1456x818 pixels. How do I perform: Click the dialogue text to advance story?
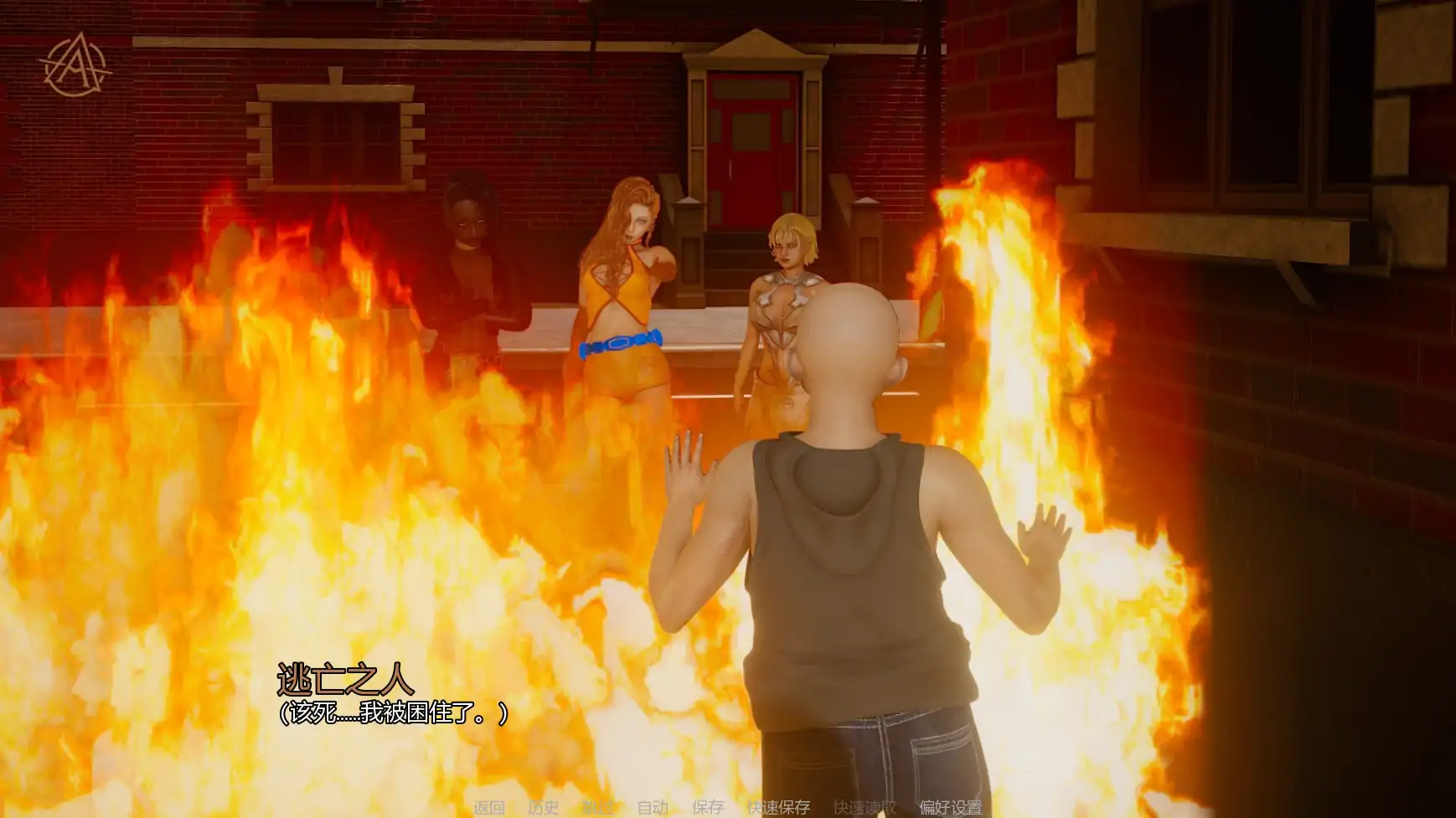(394, 713)
